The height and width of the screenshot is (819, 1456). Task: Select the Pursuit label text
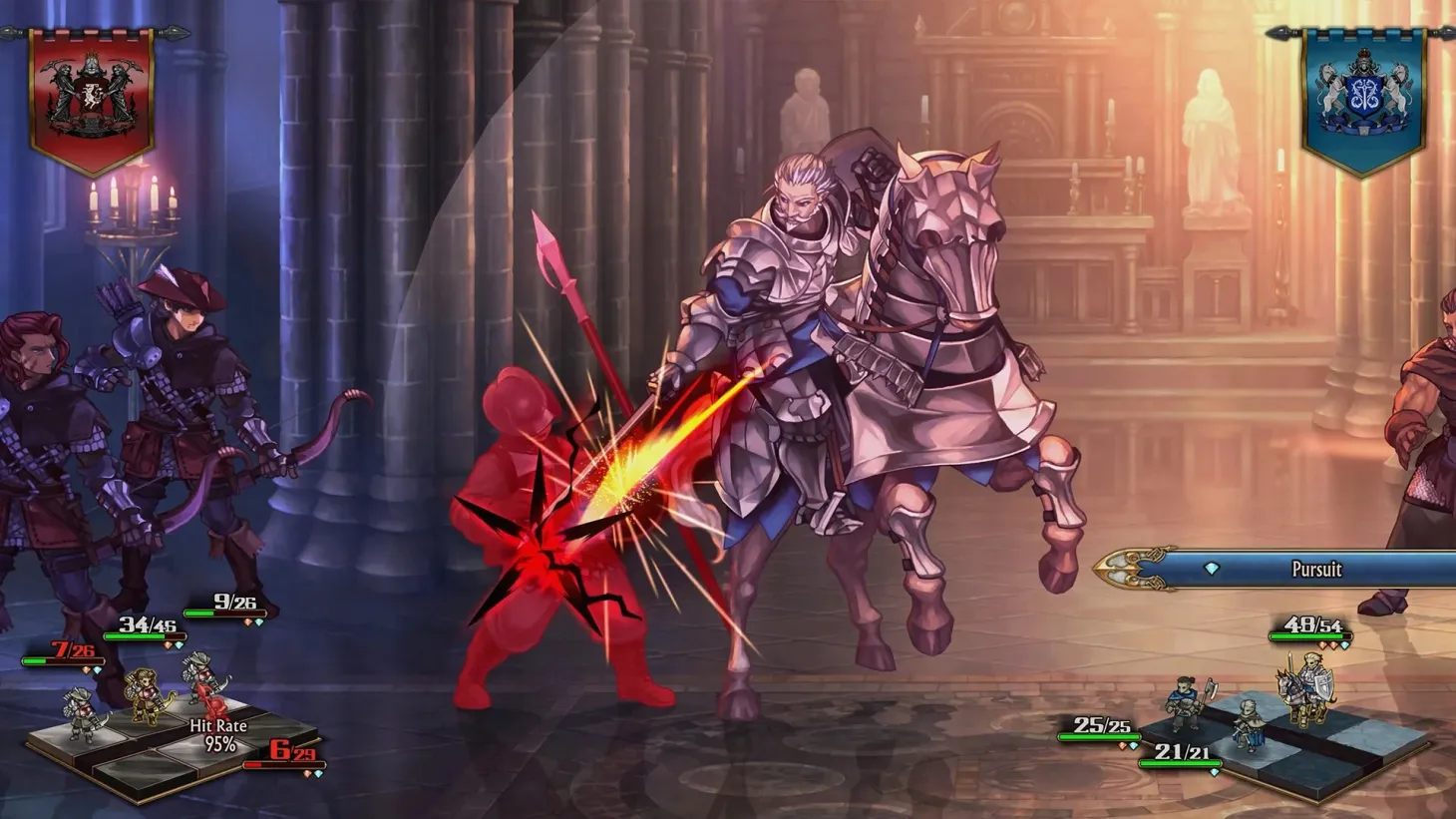pos(1316,570)
